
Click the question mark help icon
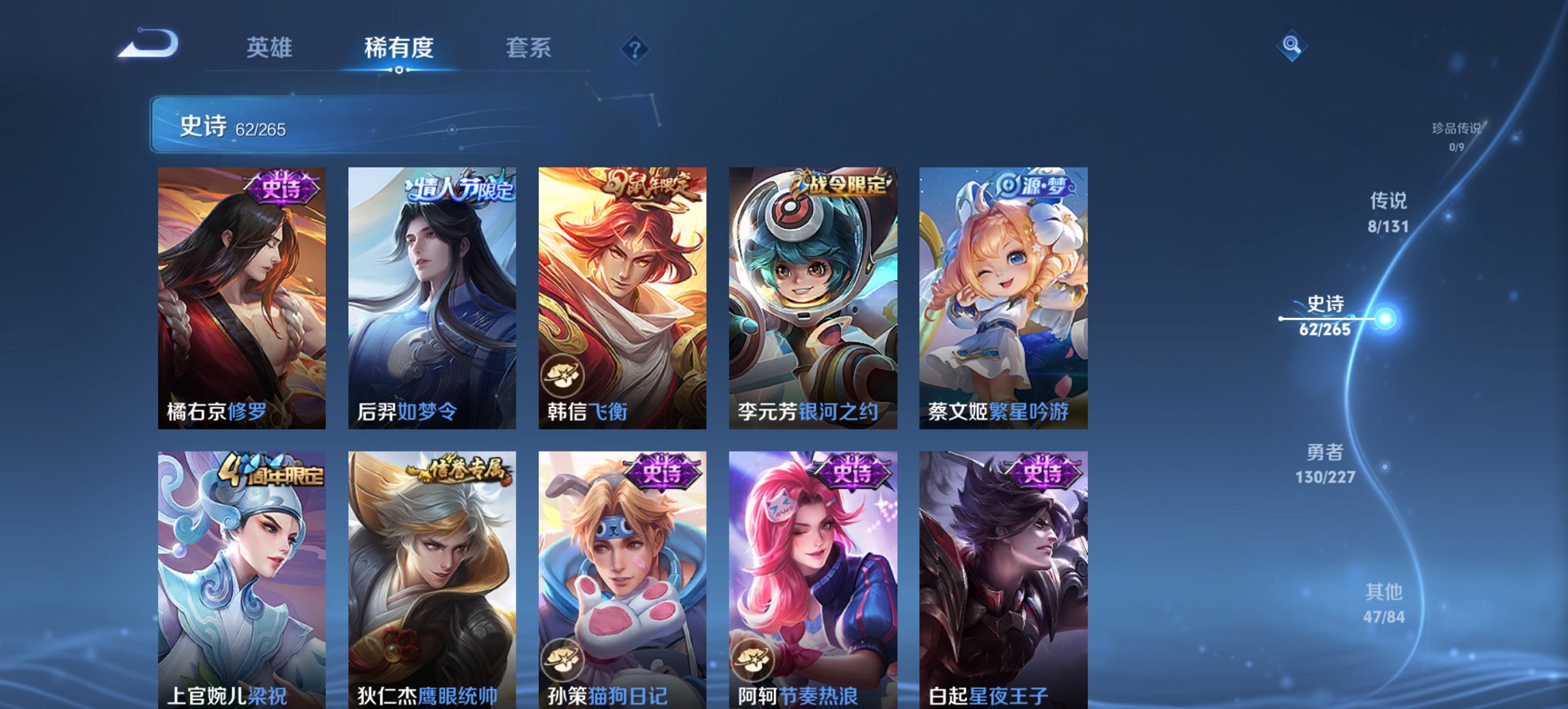[x=635, y=49]
